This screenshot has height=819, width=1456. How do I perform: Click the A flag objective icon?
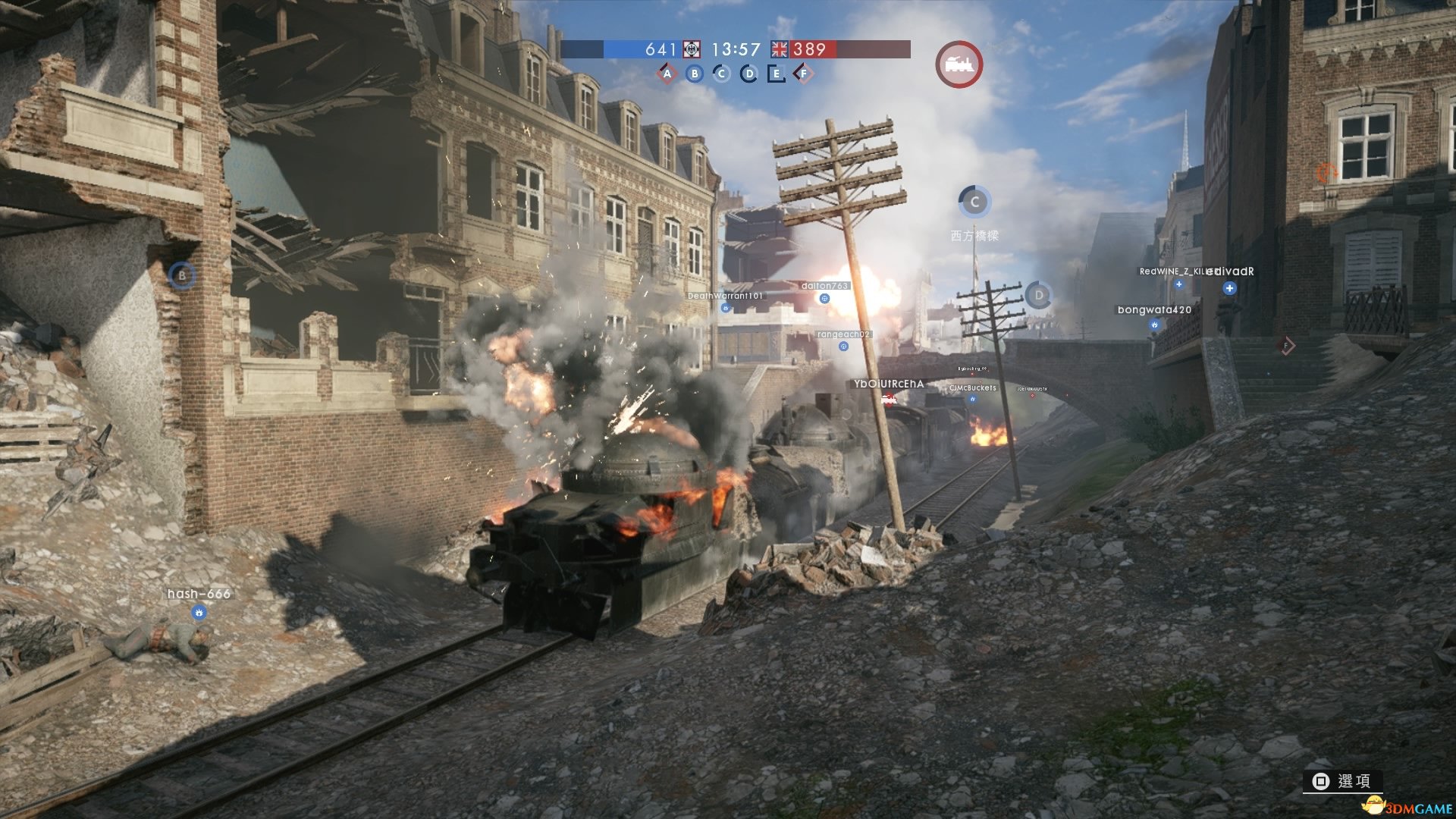point(667,74)
